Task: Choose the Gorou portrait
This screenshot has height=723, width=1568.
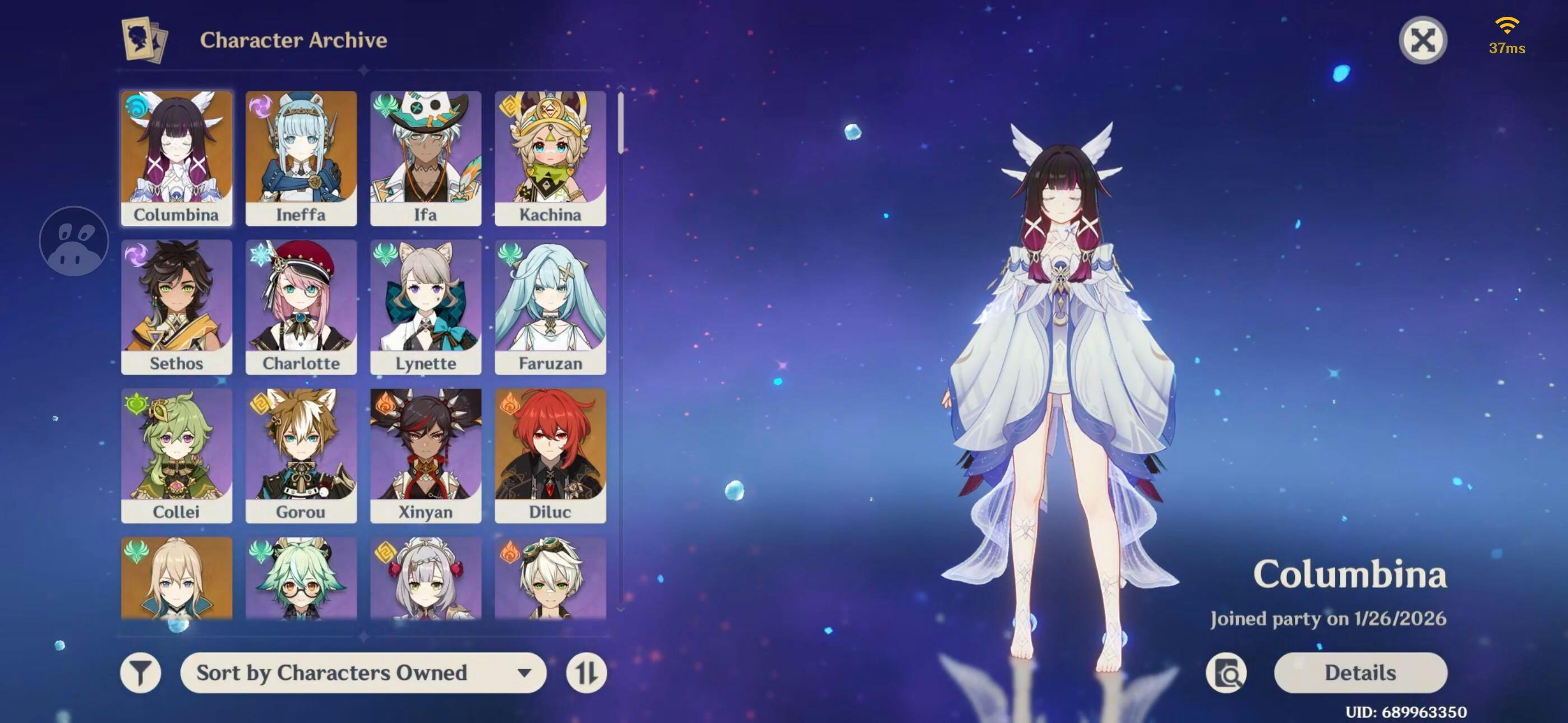Action: [301, 455]
